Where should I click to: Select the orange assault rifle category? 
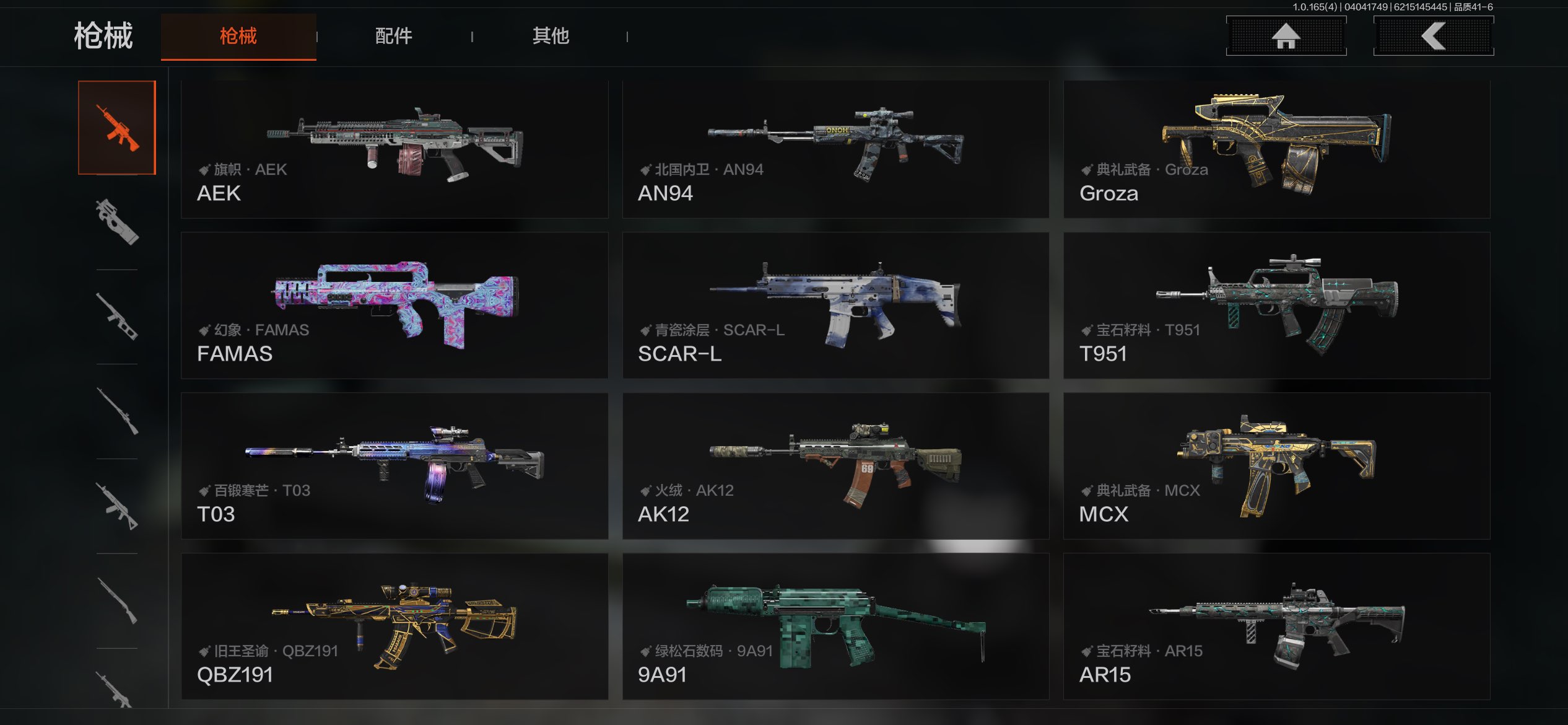point(117,128)
